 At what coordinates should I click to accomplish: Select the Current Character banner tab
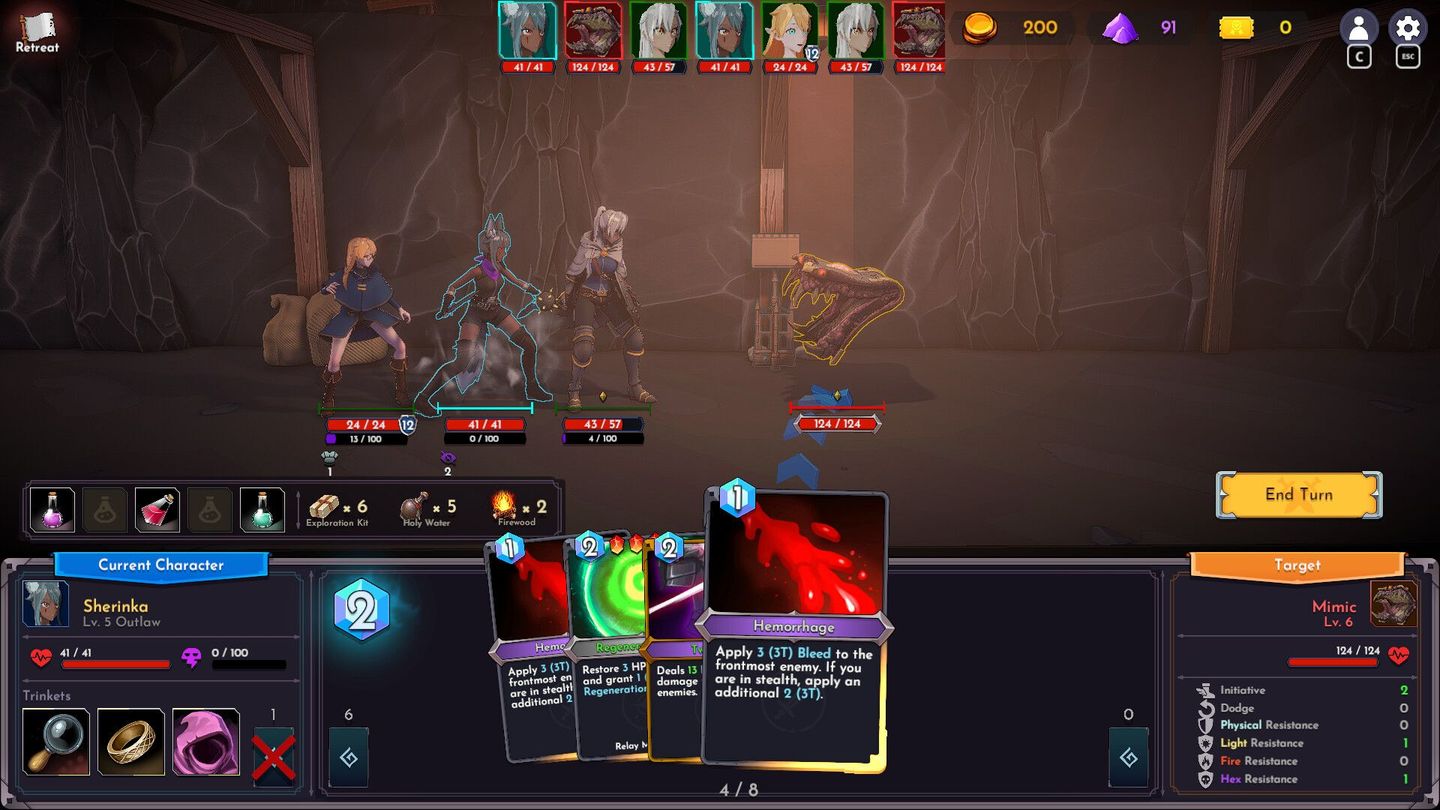pyautogui.click(x=160, y=565)
